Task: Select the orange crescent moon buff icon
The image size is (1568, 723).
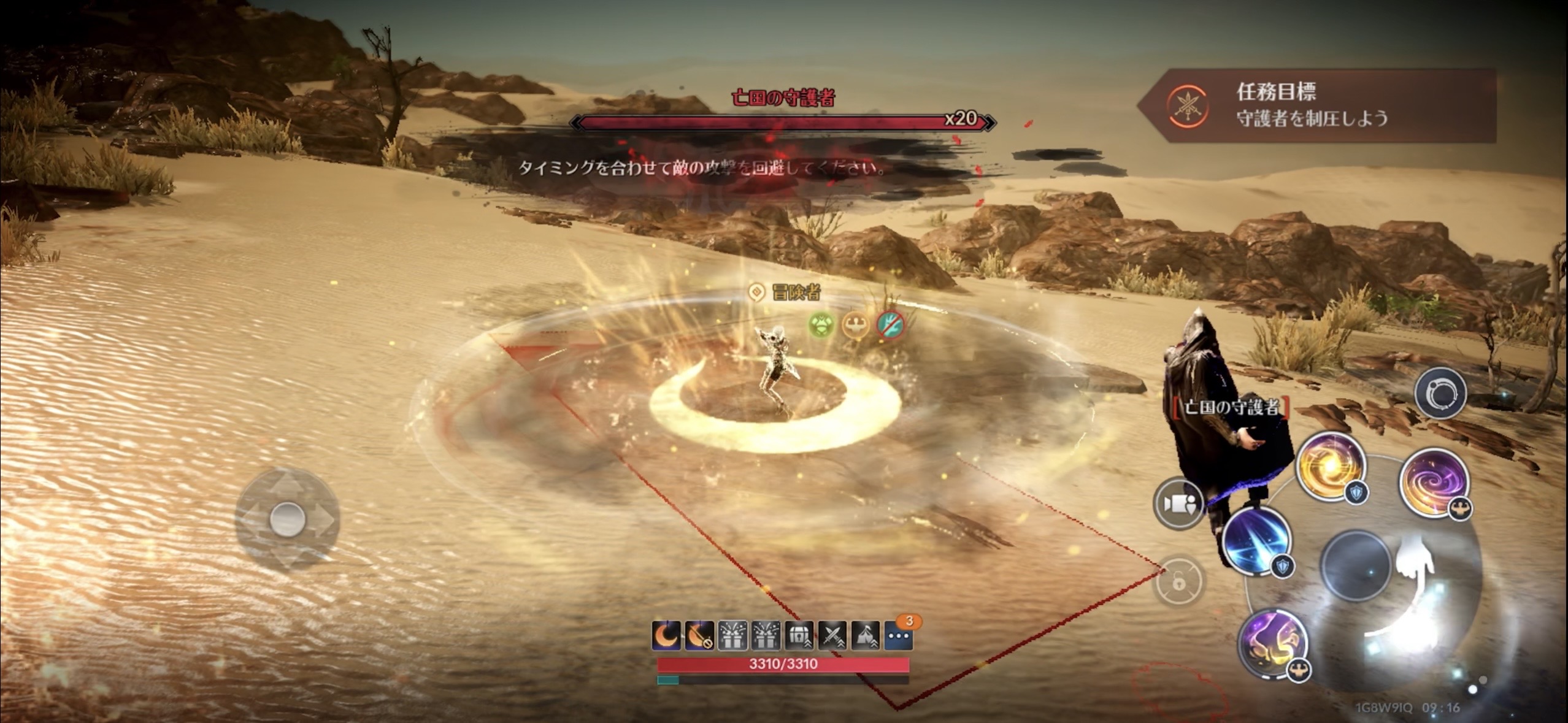Action: [666, 636]
